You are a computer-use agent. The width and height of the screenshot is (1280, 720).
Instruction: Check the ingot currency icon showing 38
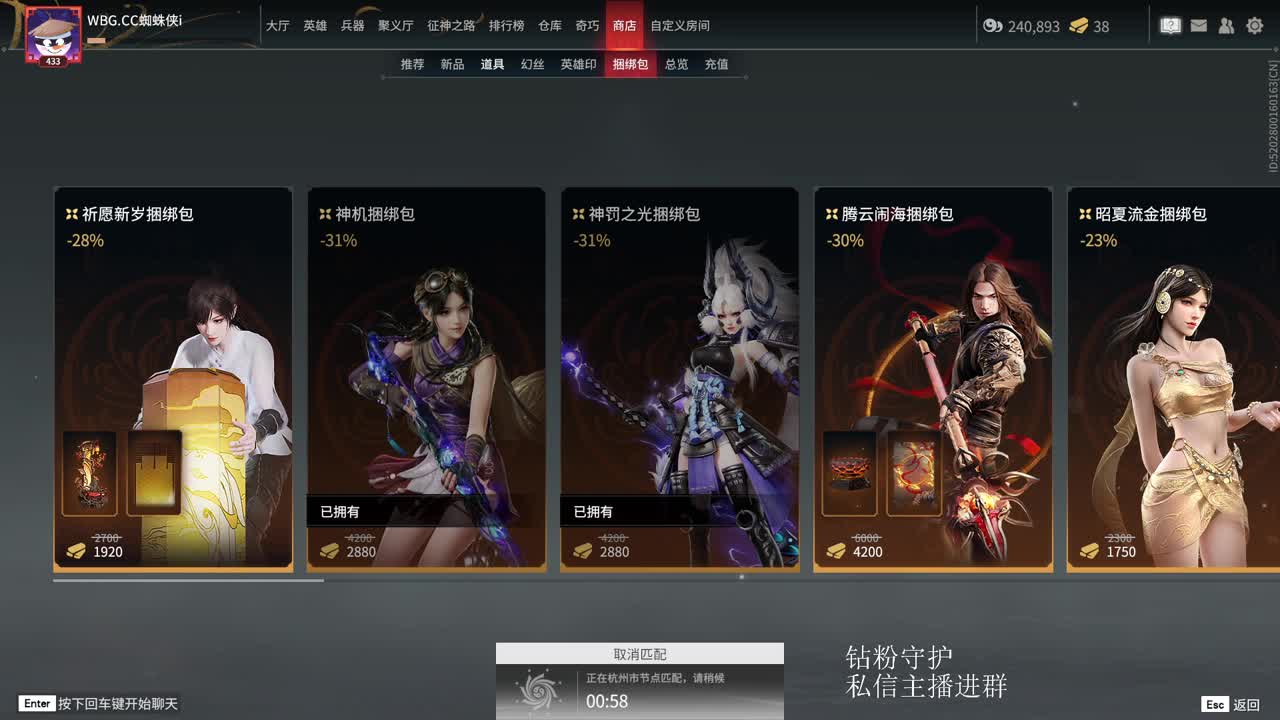point(1077,27)
